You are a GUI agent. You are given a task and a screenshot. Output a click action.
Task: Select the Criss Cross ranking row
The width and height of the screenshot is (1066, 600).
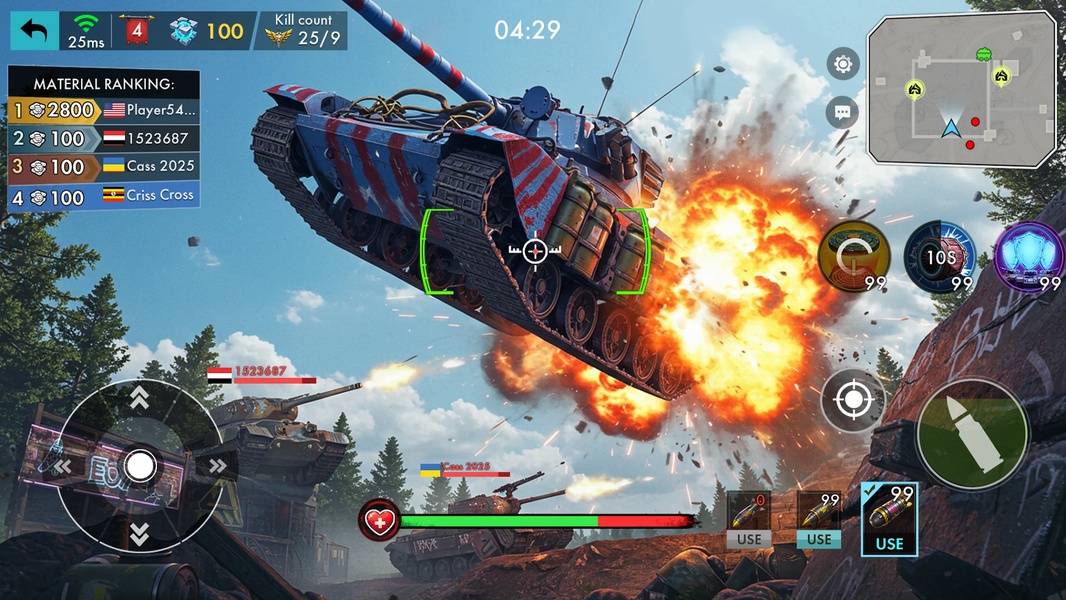tap(104, 196)
